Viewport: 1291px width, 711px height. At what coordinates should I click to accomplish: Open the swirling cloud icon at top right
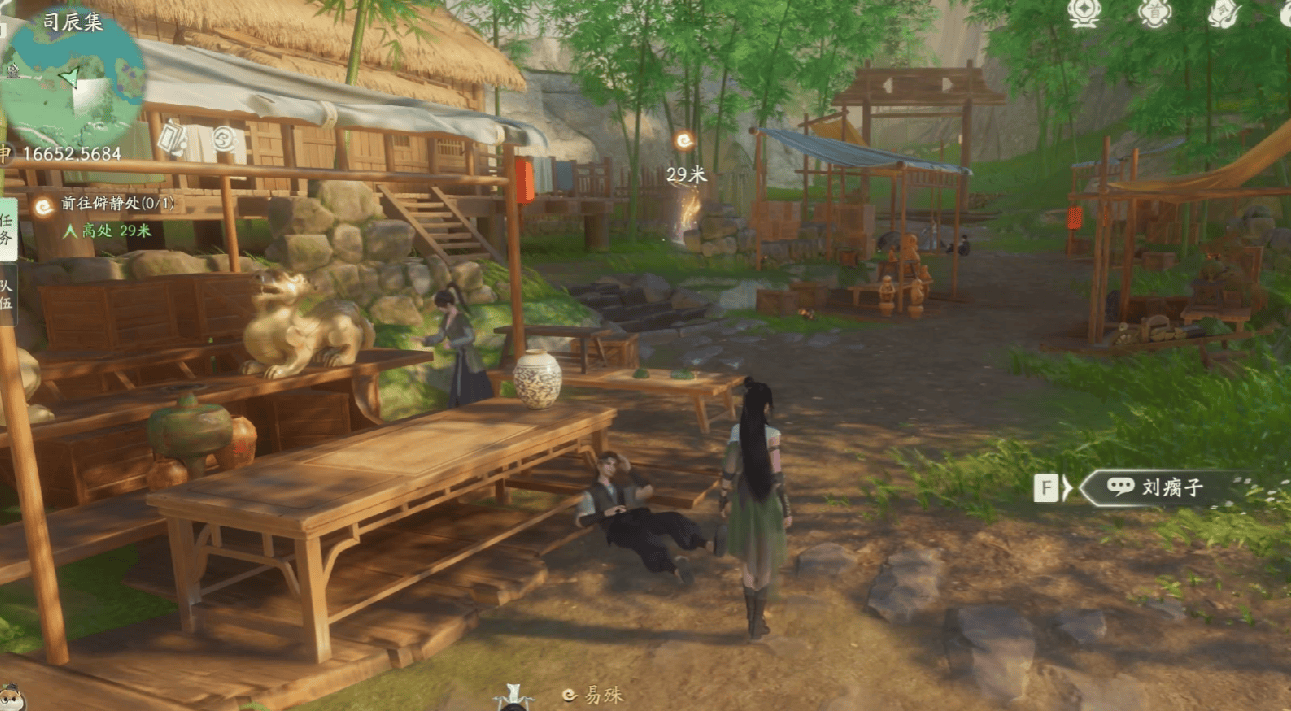pyautogui.click(x=1224, y=11)
